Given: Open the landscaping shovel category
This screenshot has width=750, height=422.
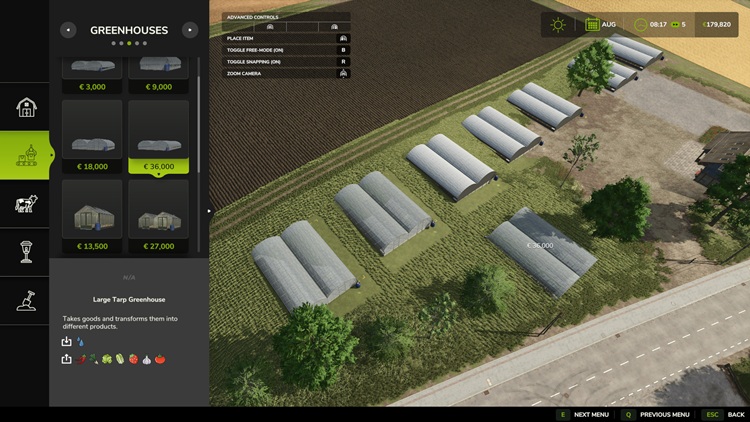Looking at the screenshot, I should 26,300.
